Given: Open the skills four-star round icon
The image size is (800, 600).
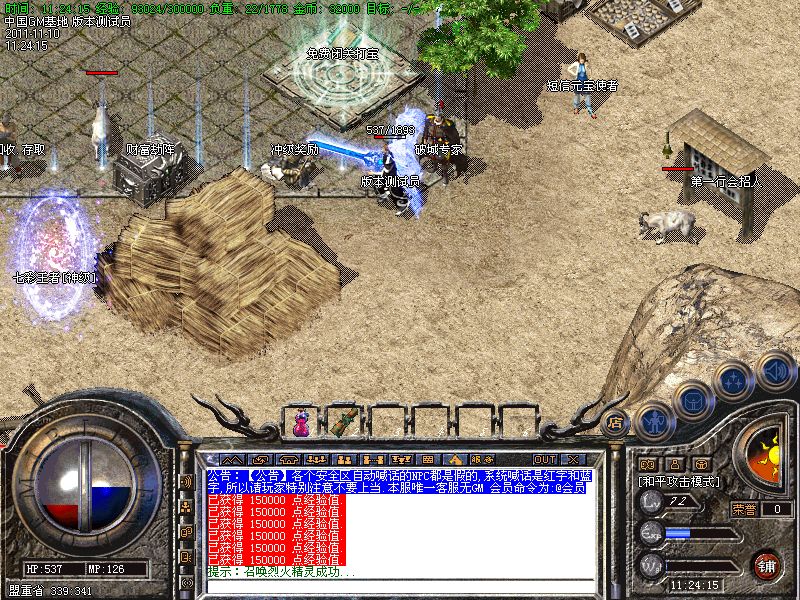Looking at the screenshot, I should [733, 382].
